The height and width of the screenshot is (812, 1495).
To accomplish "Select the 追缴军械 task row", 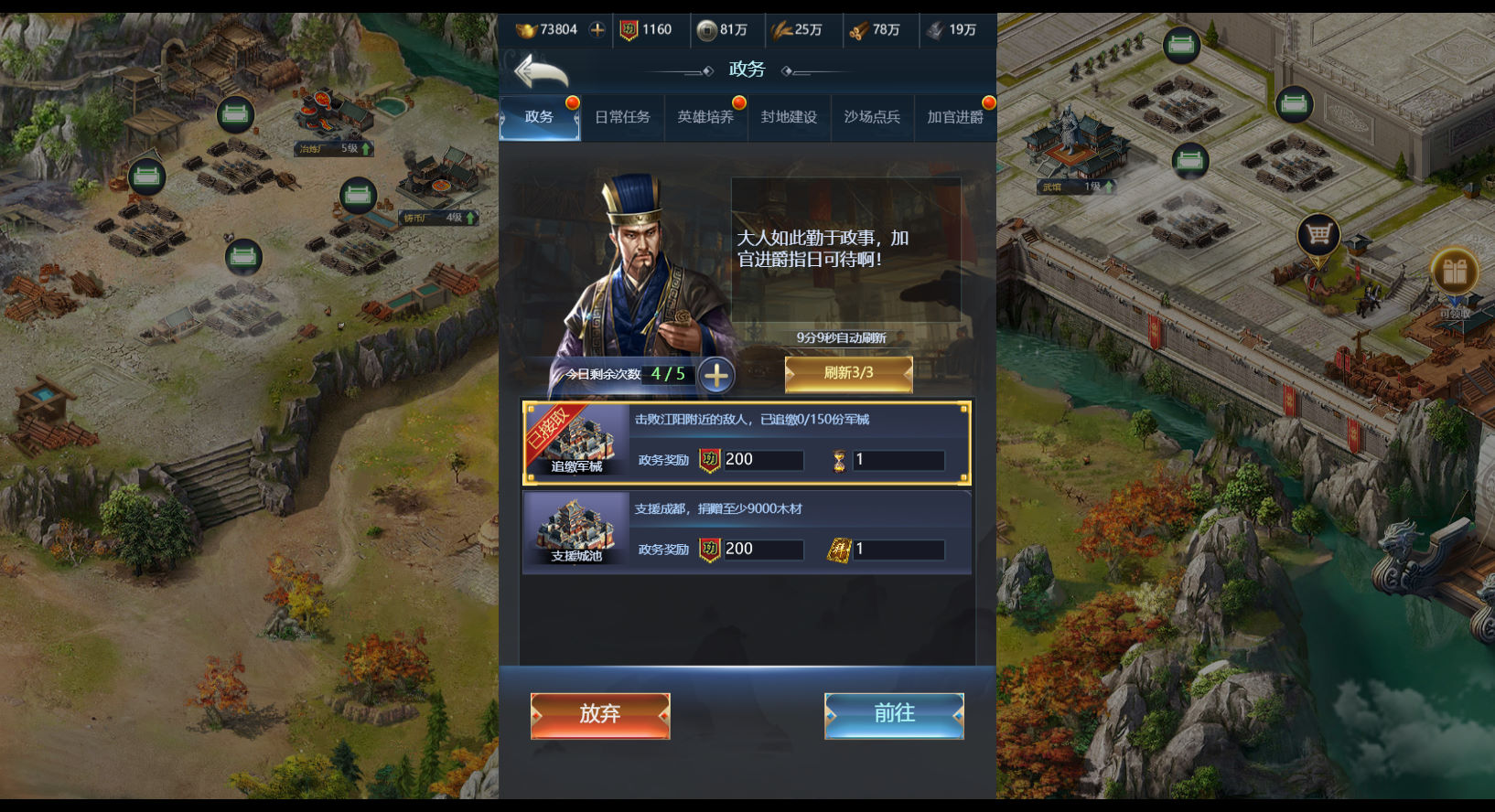I will click(x=747, y=443).
